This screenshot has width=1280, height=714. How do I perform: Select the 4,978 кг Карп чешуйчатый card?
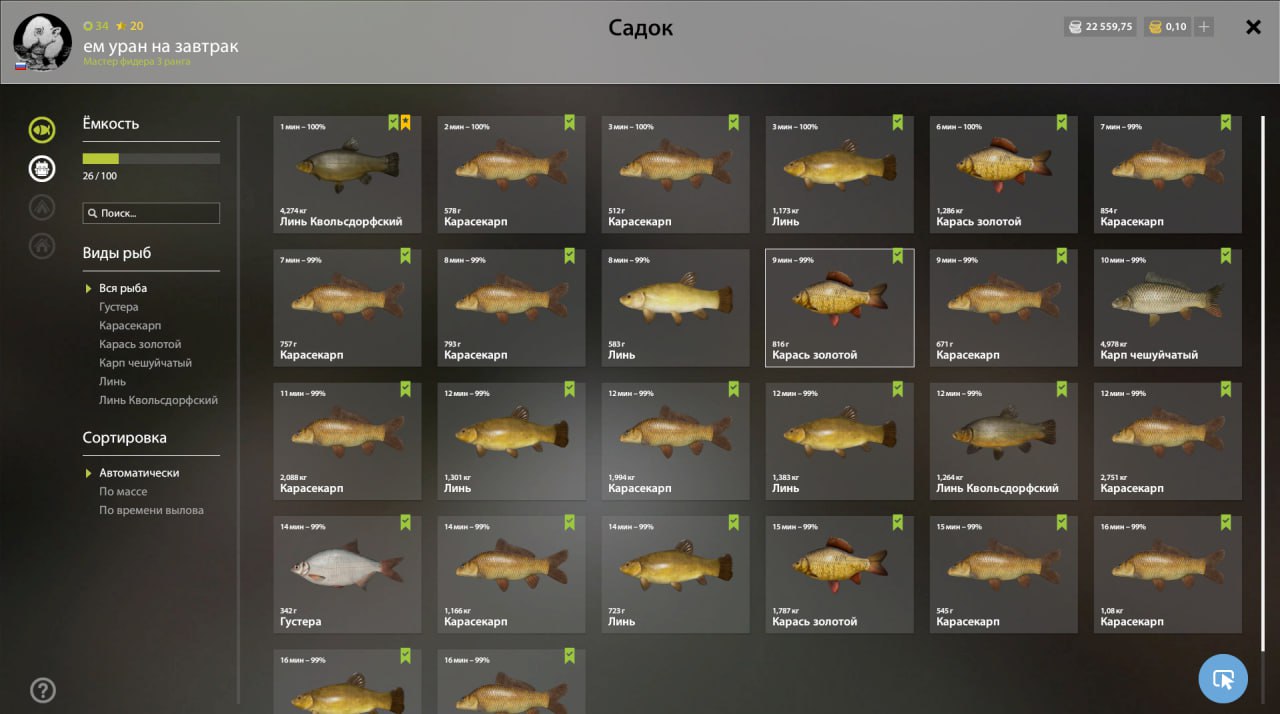click(x=1167, y=308)
